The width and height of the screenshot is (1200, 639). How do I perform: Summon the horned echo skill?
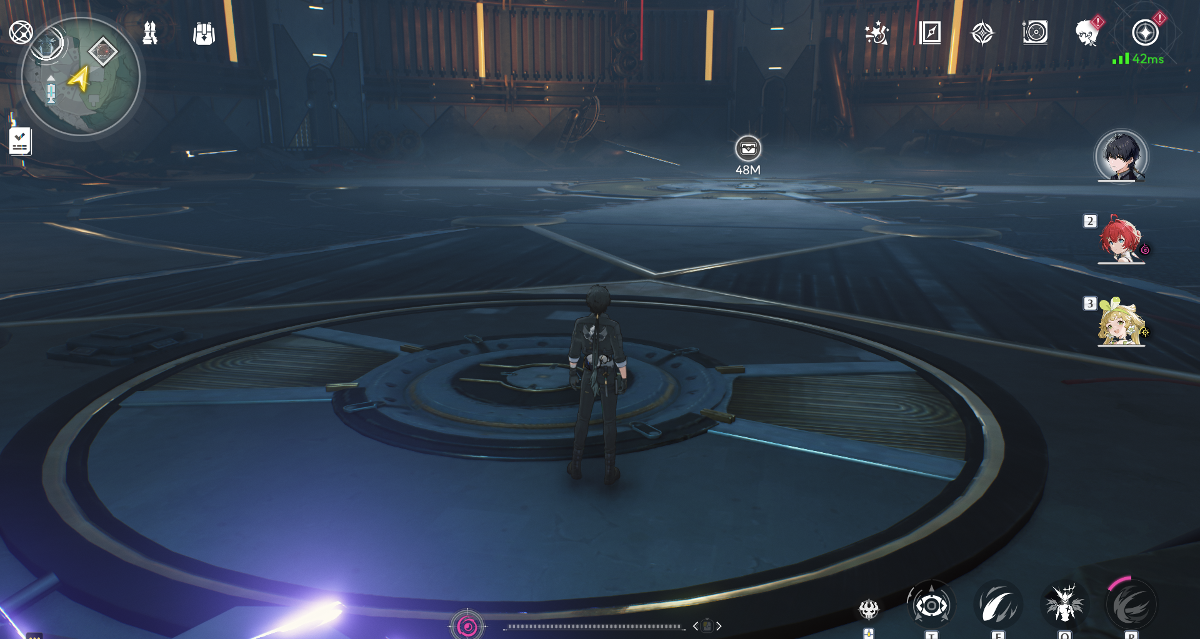[1063, 604]
